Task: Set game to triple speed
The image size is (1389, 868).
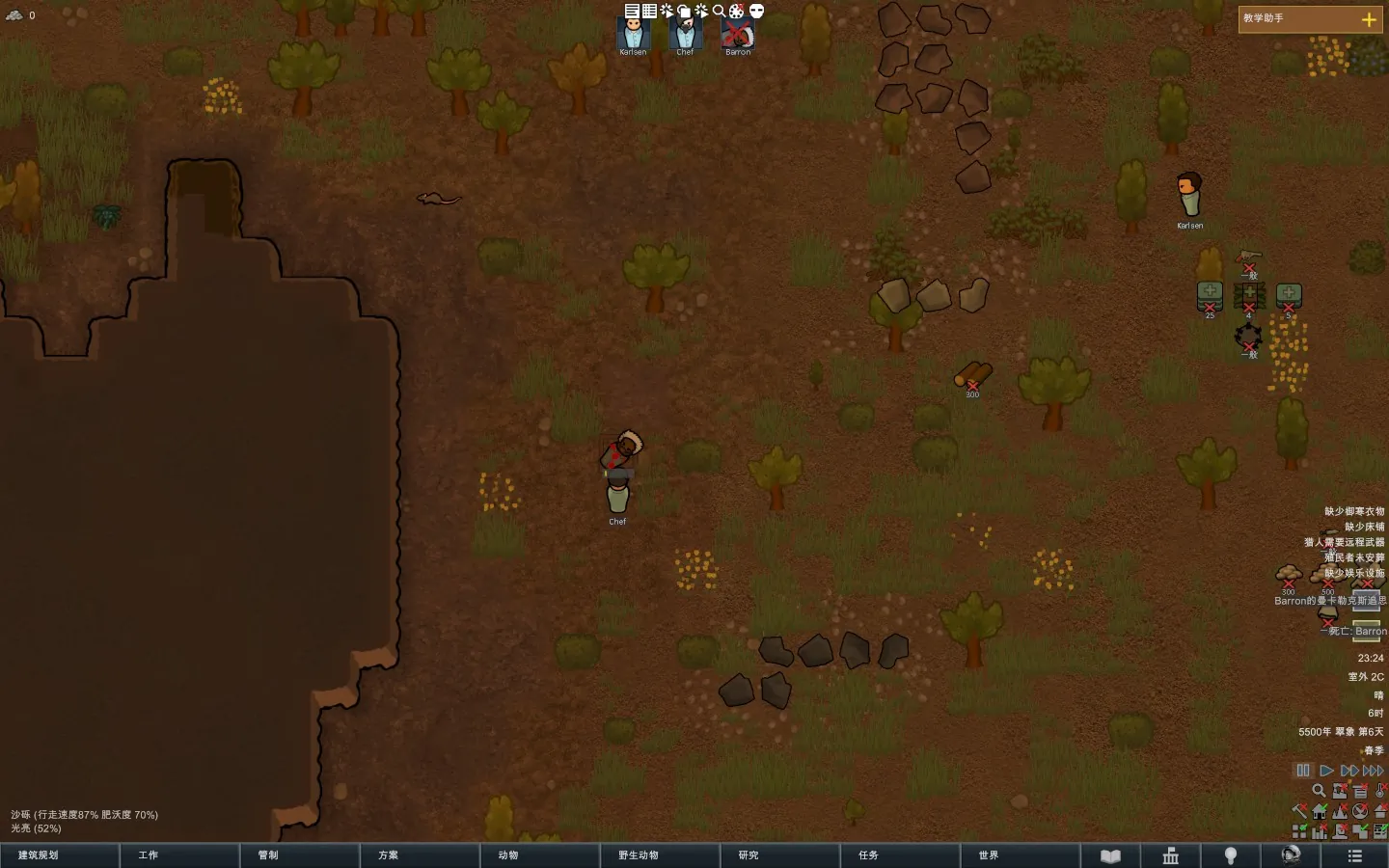Action: (x=1373, y=771)
